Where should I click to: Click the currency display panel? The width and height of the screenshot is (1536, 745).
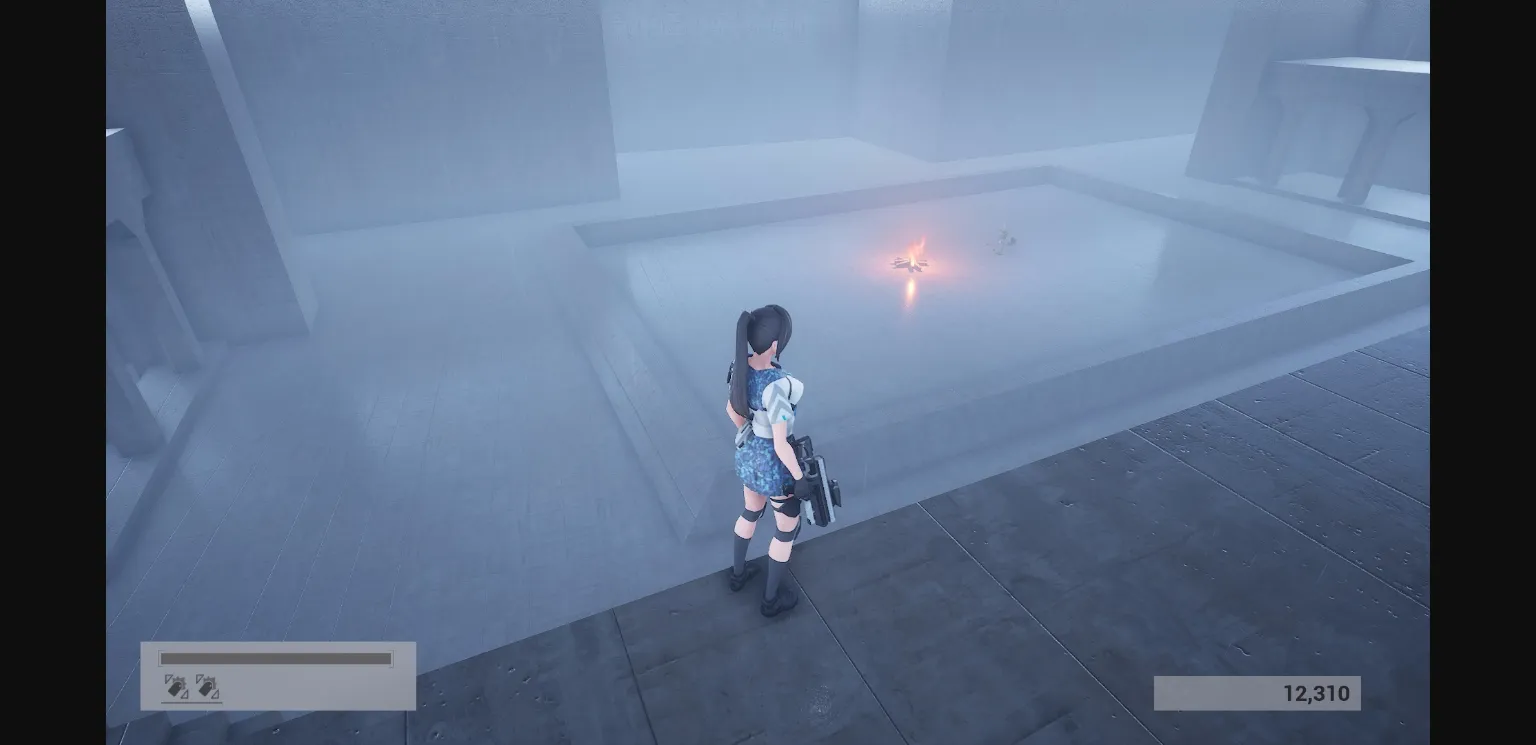point(1255,692)
